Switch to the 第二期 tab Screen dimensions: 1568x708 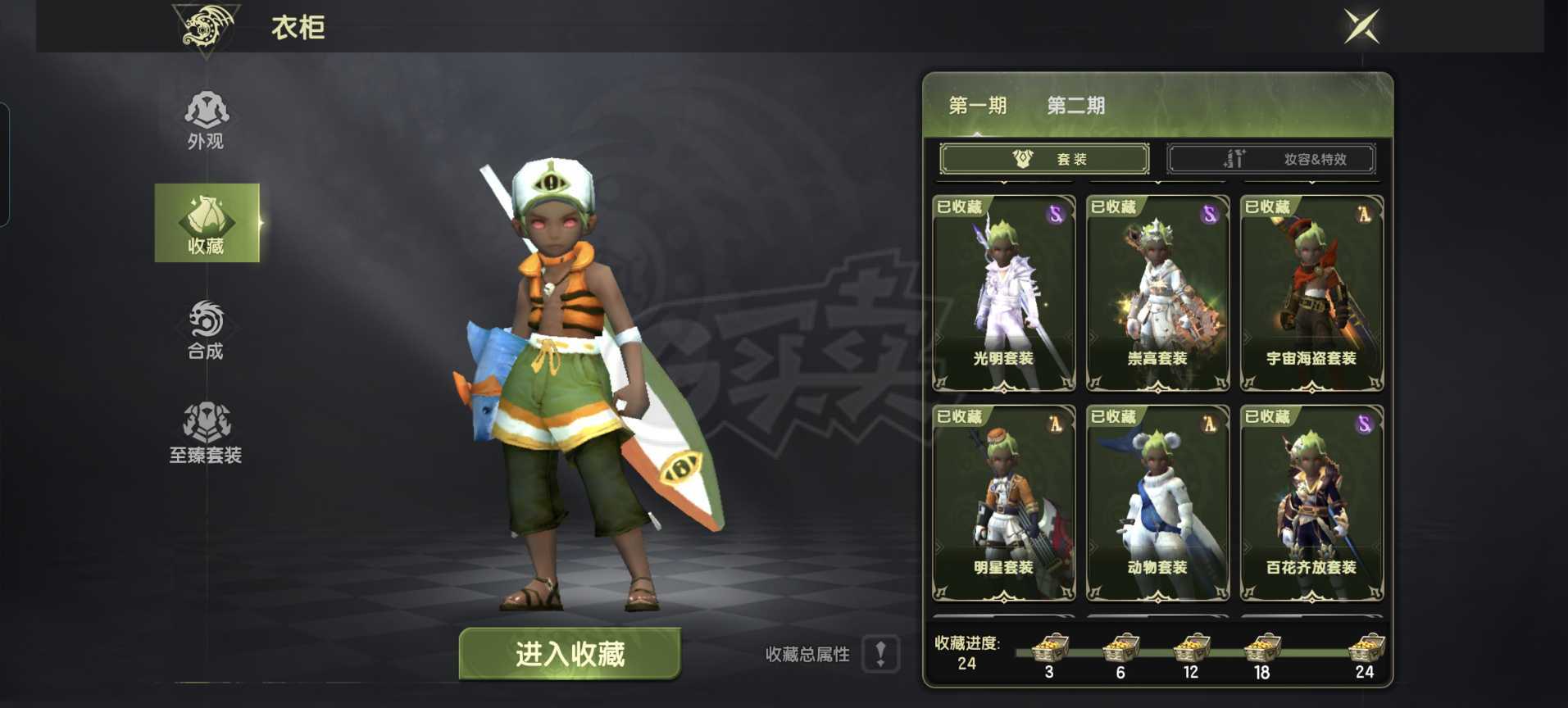coord(1075,105)
